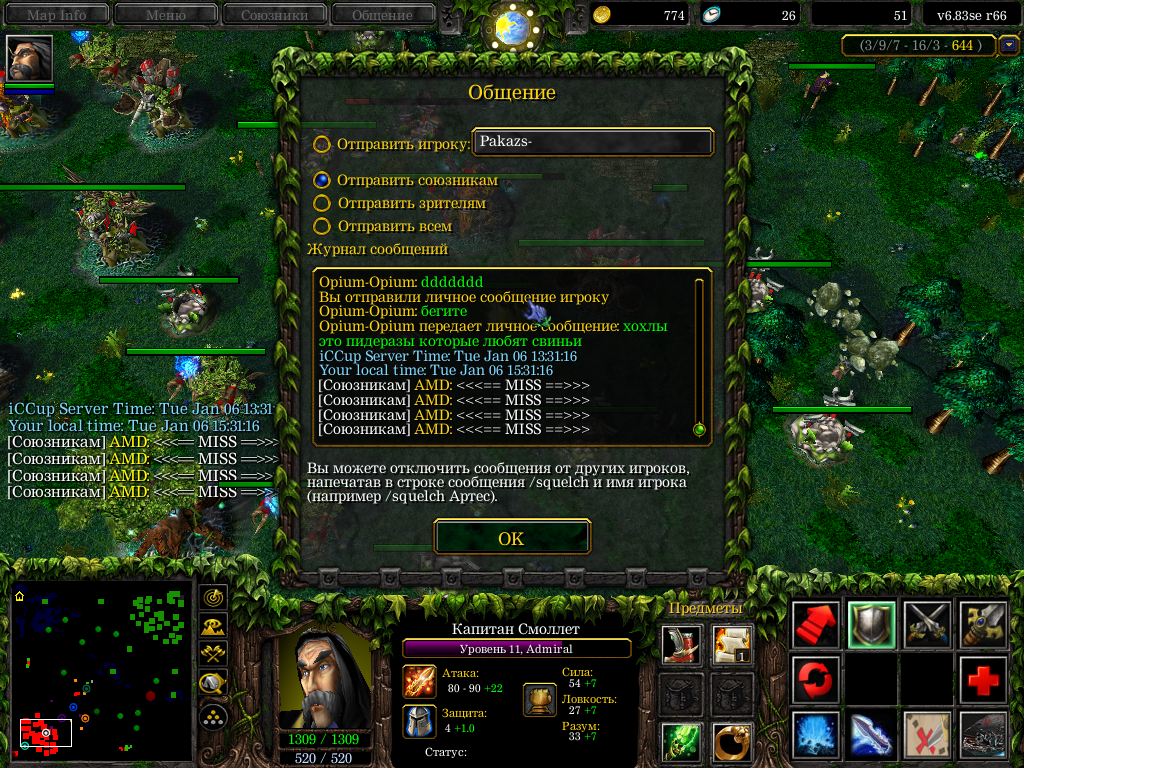Activate the minimap signal ping button
This screenshot has width=1152, height=768.
click(213, 597)
